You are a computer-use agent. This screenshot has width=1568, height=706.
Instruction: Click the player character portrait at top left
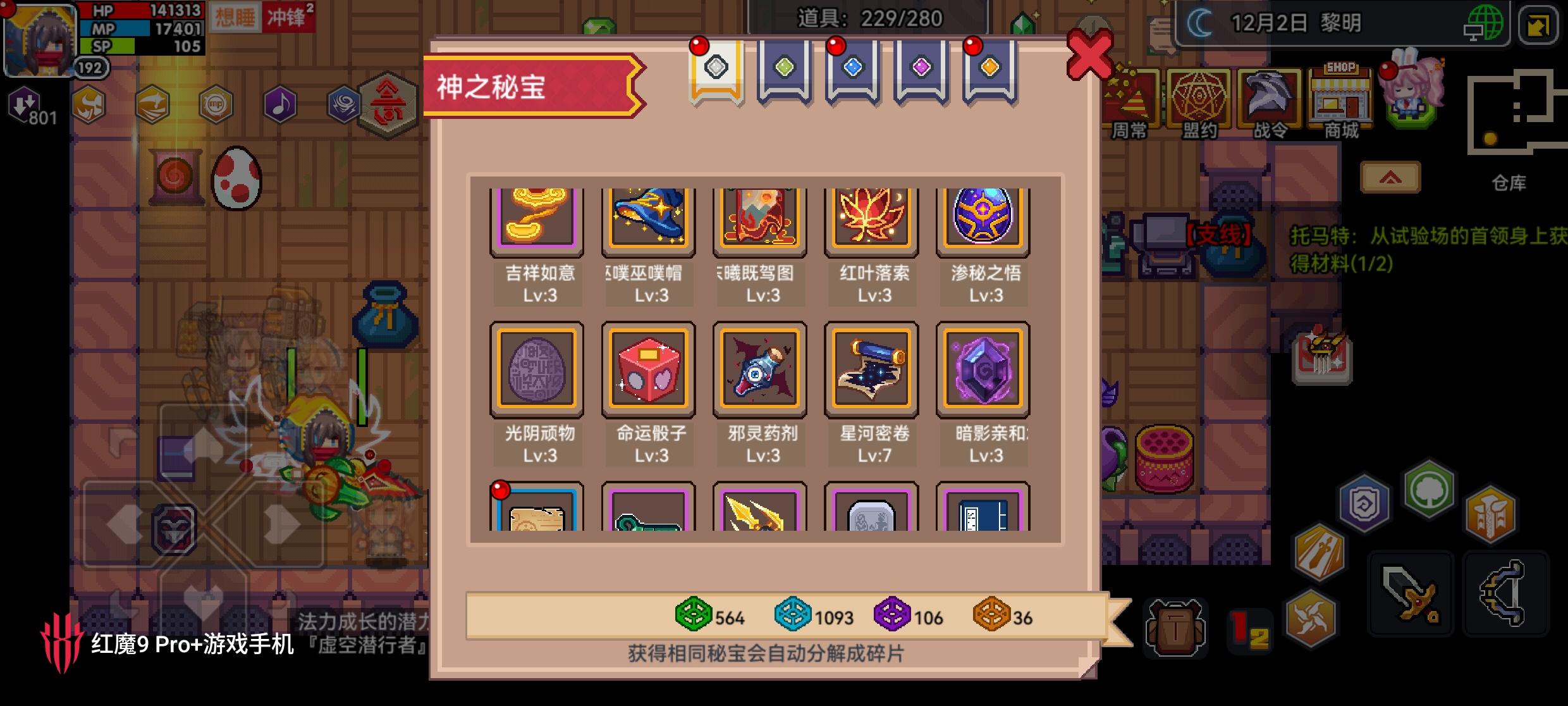point(38,38)
